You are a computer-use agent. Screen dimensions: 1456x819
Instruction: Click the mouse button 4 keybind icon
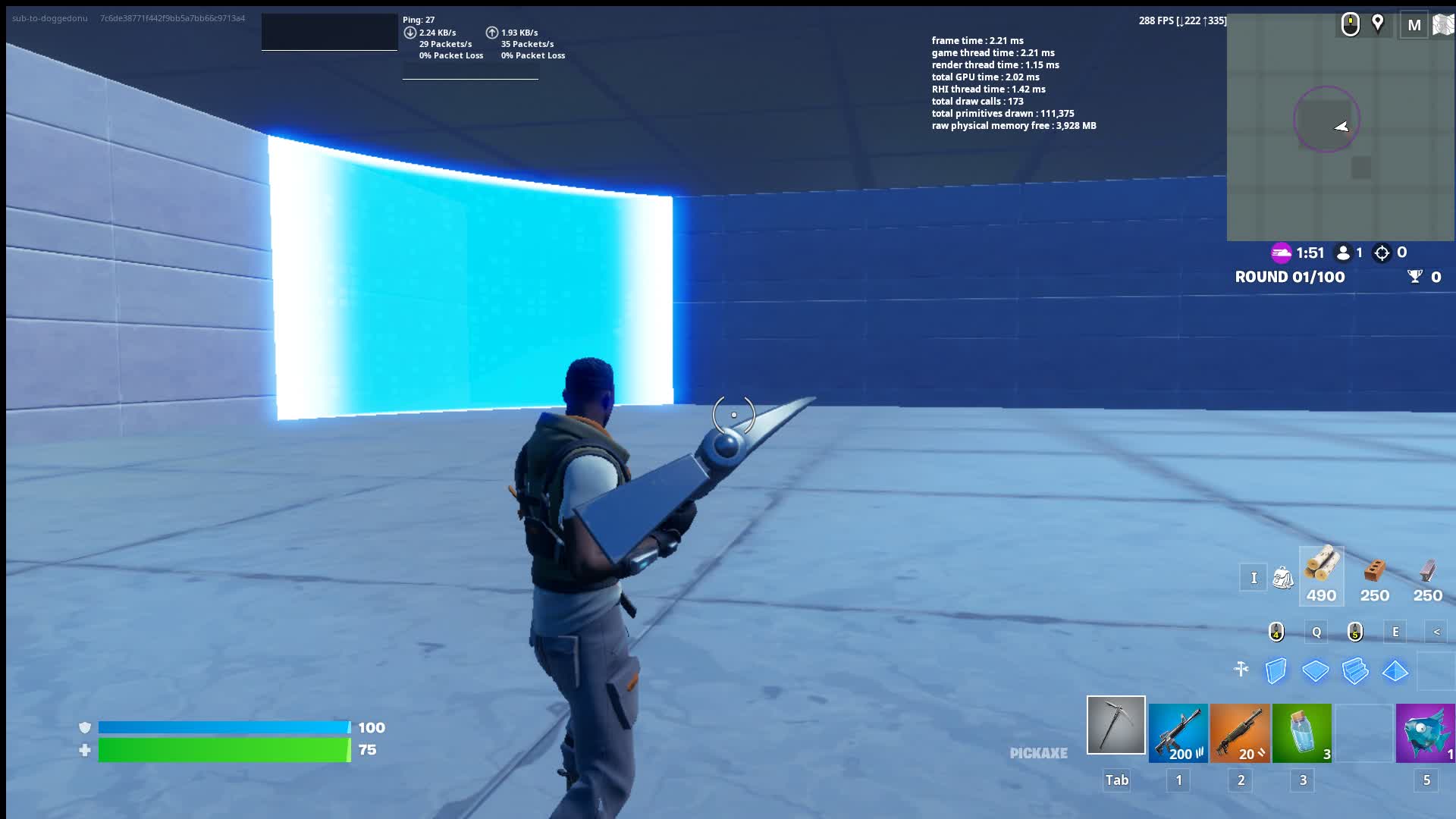(x=1276, y=631)
